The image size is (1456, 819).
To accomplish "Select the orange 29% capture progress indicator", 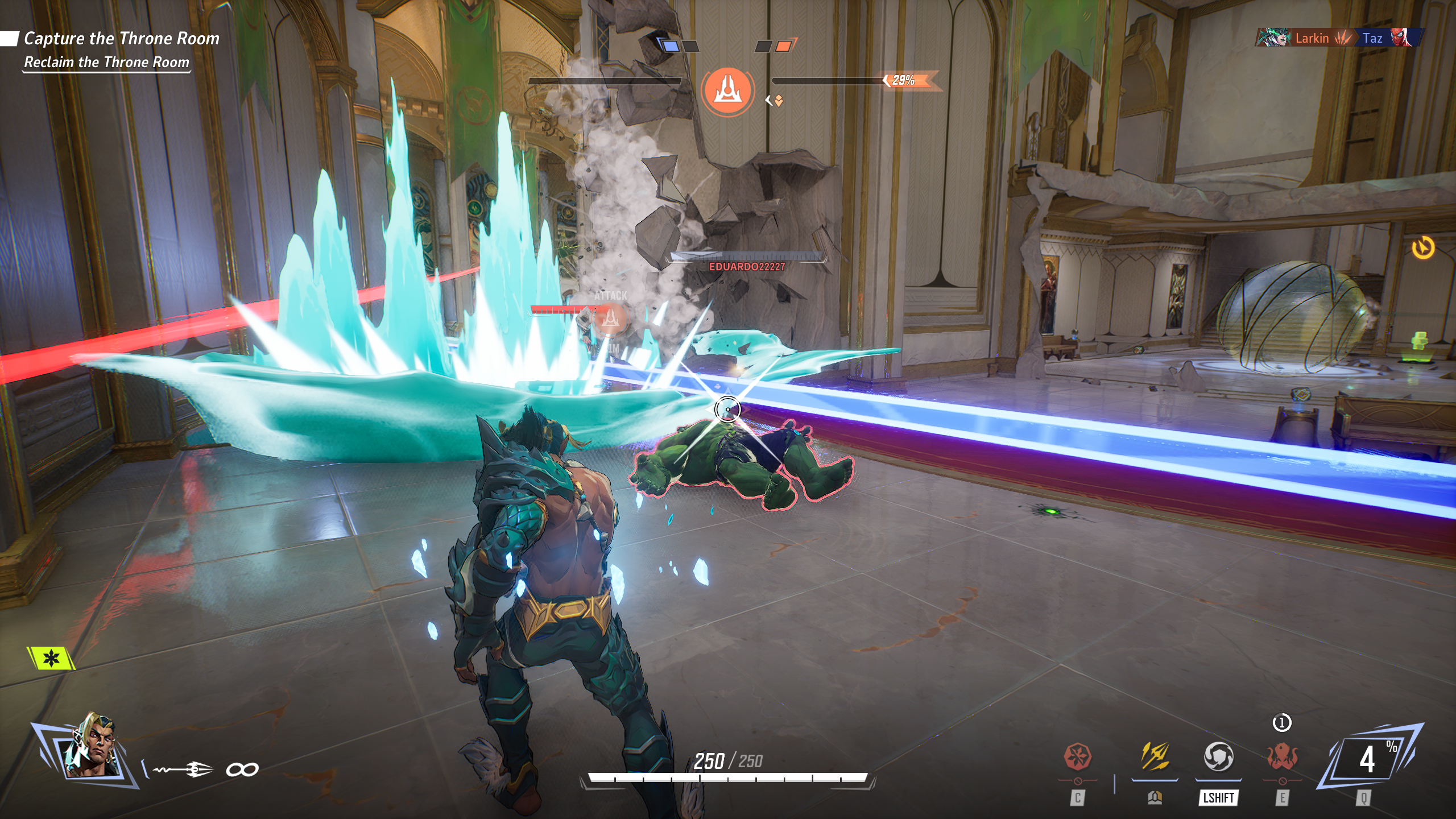I will point(904,81).
